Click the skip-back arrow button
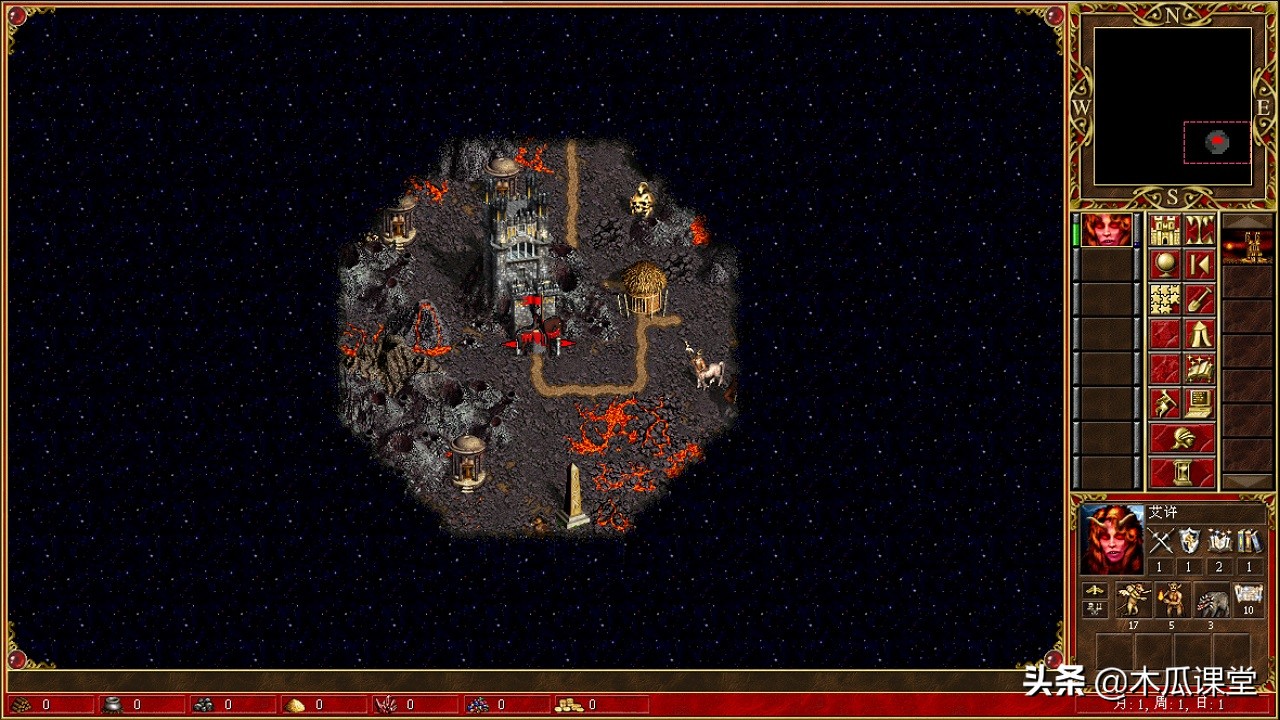Viewport: 1280px width, 720px height. pyautogui.click(x=1200, y=264)
